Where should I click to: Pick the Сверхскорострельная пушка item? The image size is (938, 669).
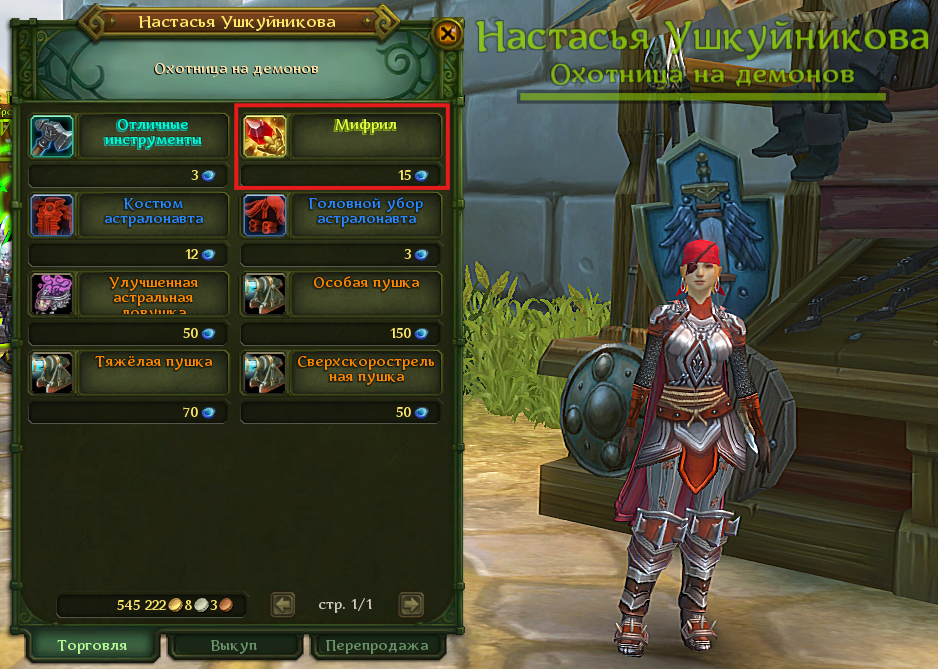click(x=342, y=372)
